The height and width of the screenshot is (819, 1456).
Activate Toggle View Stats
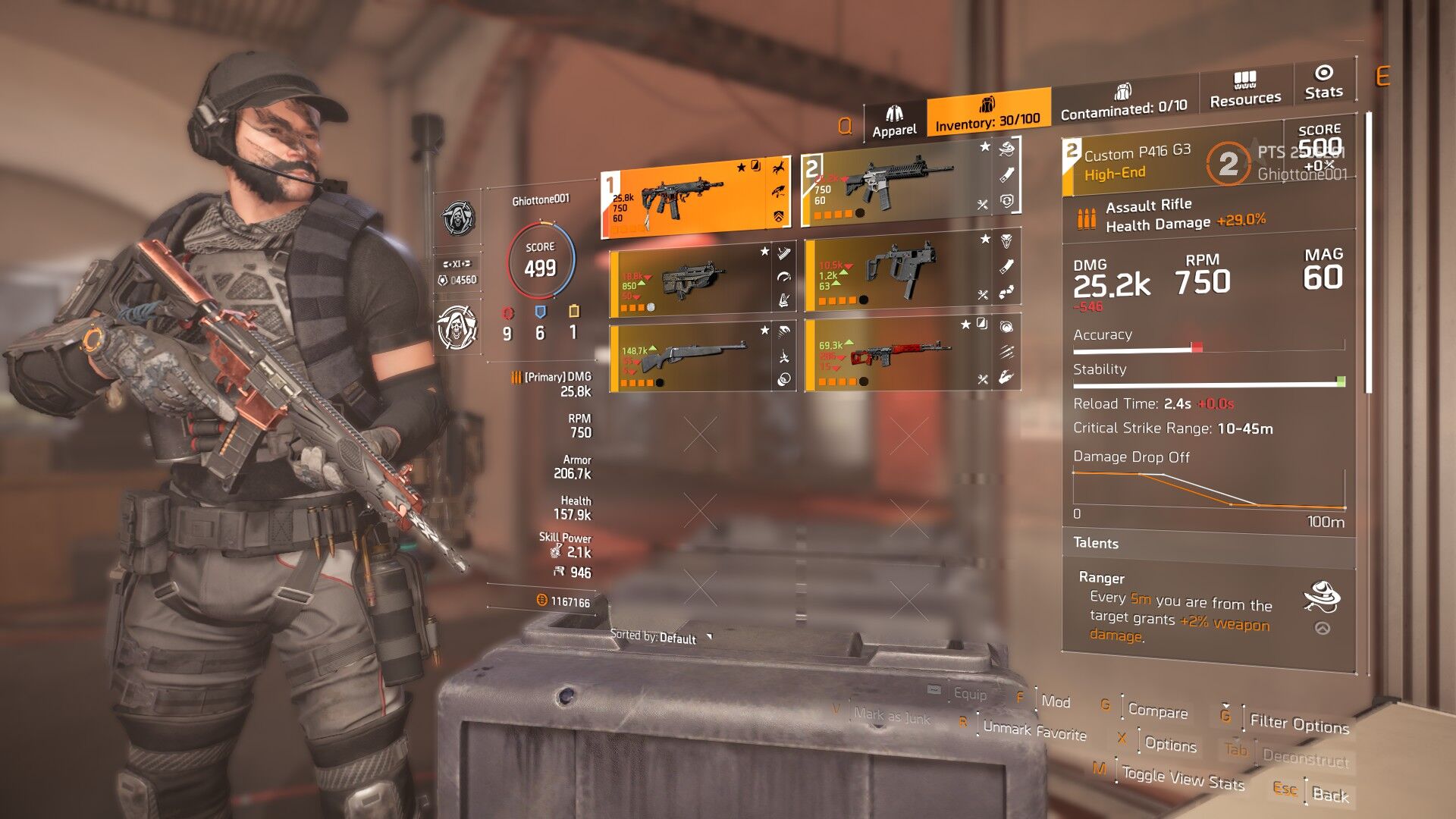[1183, 778]
